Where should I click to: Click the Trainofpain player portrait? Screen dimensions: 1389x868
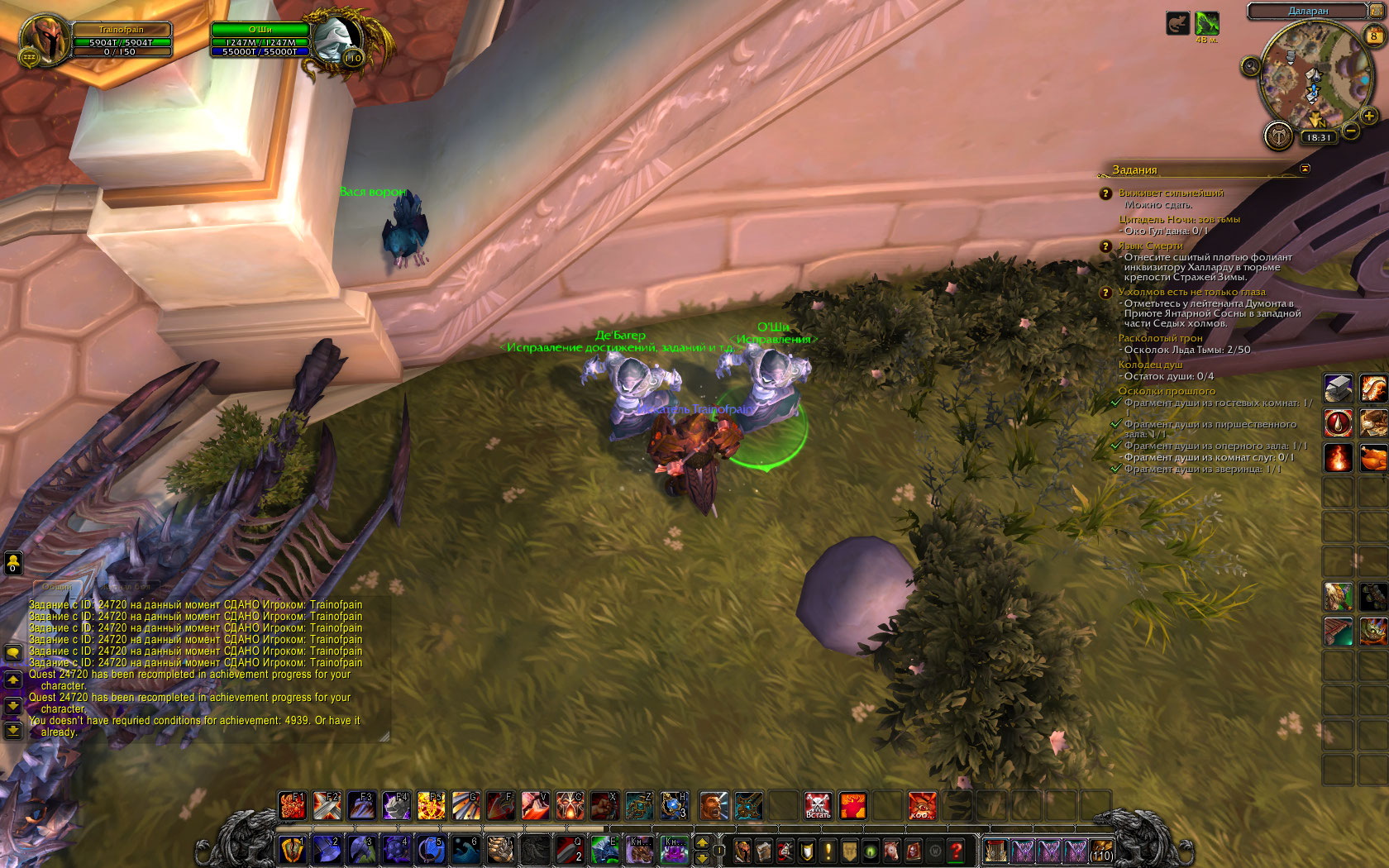45,40
